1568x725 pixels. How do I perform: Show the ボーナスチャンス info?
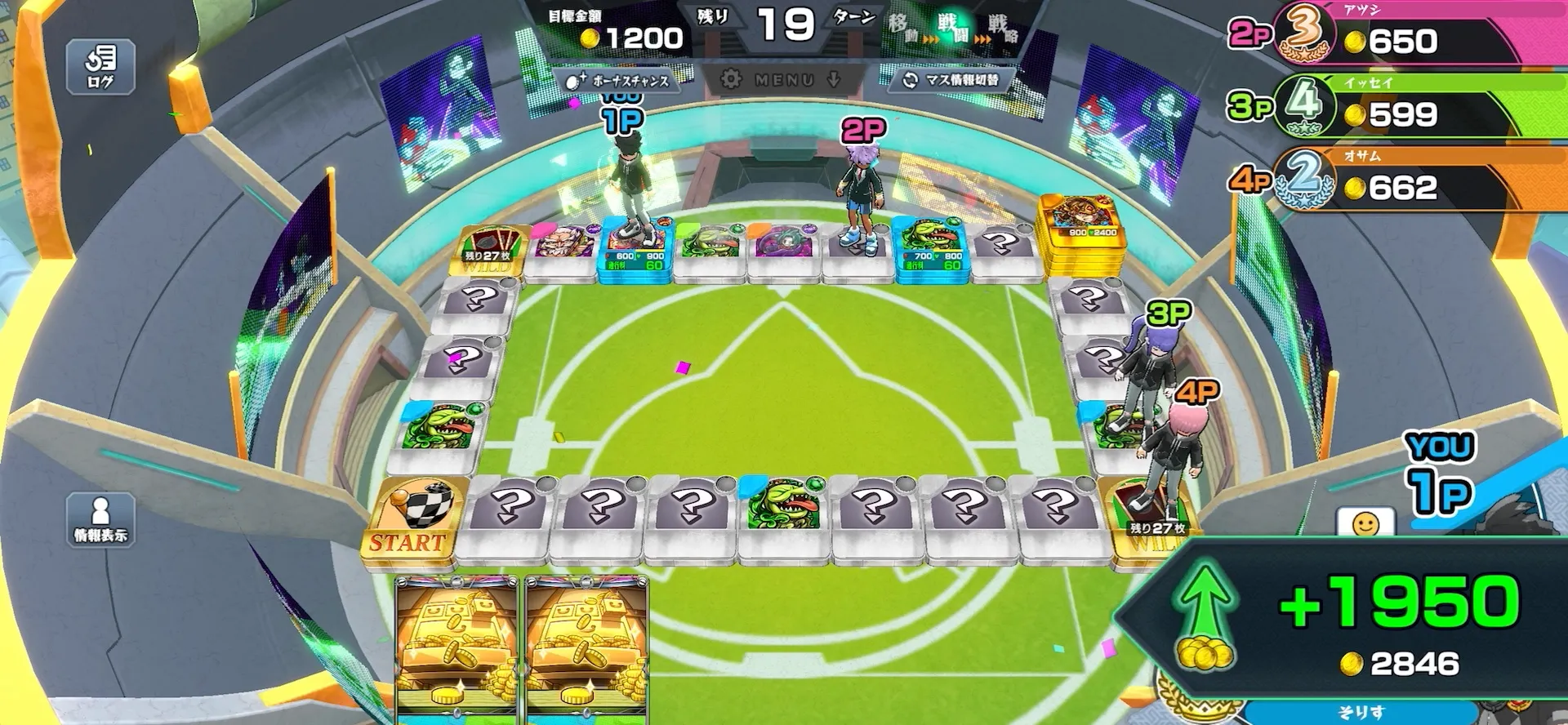[x=619, y=81]
